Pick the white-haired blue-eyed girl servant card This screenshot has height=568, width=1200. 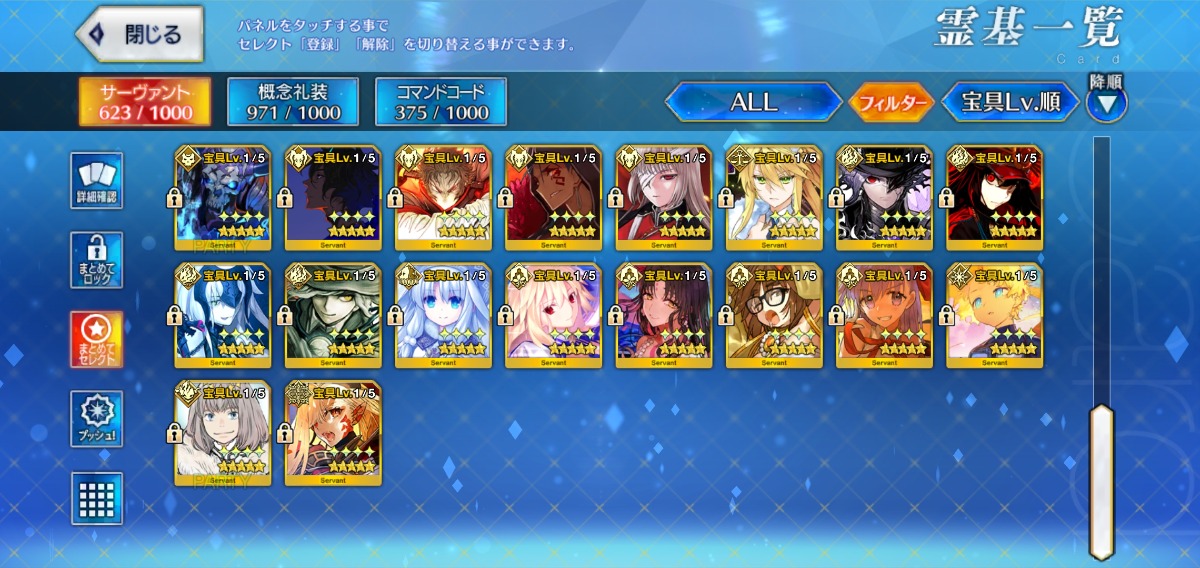tap(443, 315)
